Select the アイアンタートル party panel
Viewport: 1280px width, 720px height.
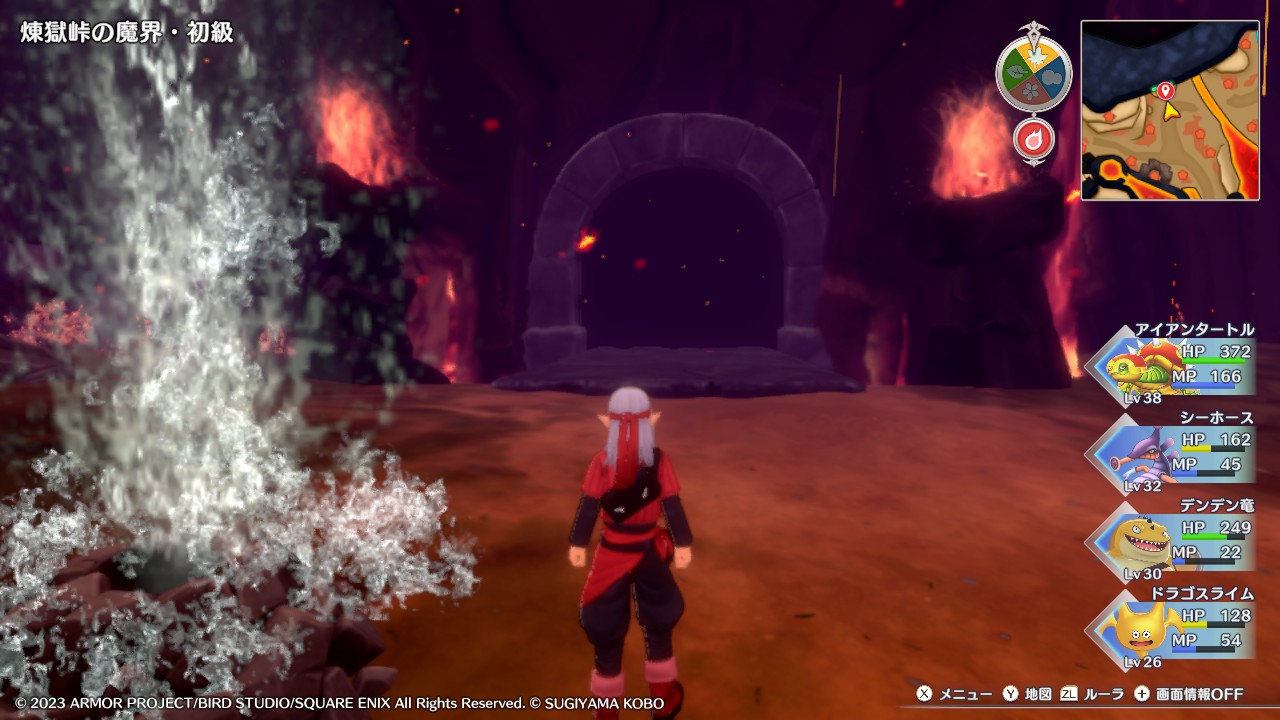pos(1173,367)
